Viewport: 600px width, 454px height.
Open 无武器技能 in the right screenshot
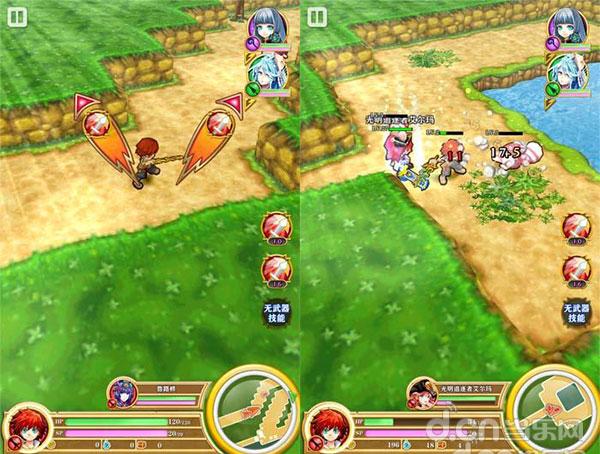pyautogui.click(x=576, y=312)
